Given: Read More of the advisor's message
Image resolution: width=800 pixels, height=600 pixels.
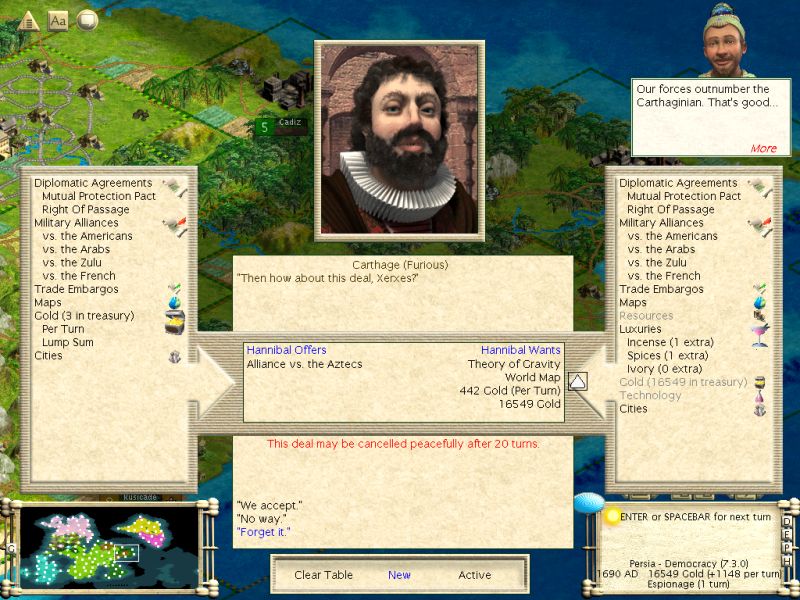Looking at the screenshot, I should pos(763,148).
